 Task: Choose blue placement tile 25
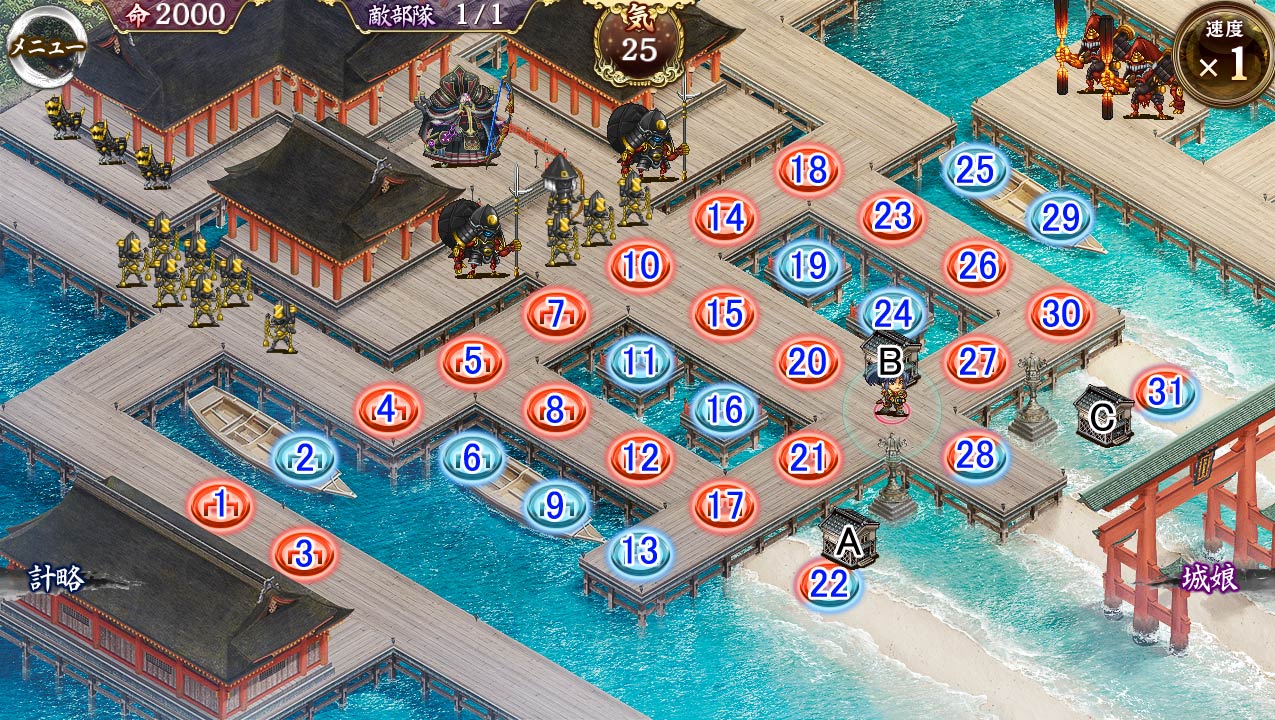click(975, 170)
